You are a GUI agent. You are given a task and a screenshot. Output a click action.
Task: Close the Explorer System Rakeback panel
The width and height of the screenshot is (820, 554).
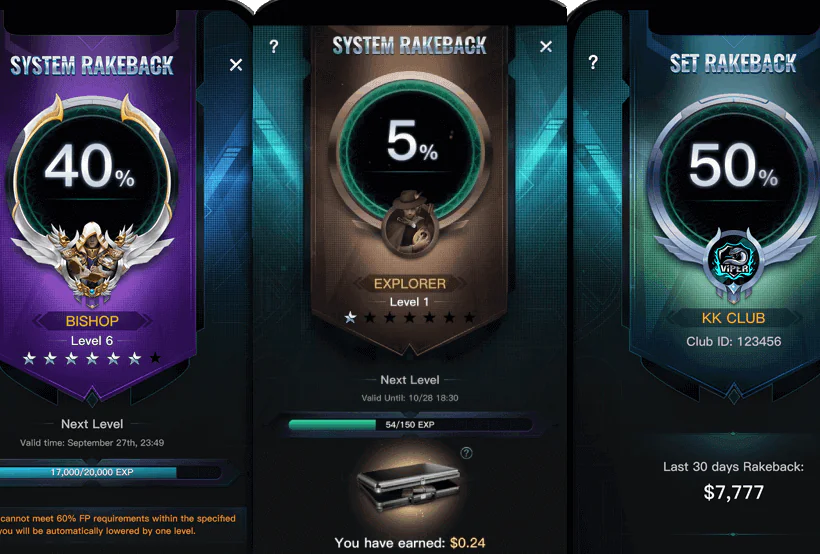click(546, 47)
